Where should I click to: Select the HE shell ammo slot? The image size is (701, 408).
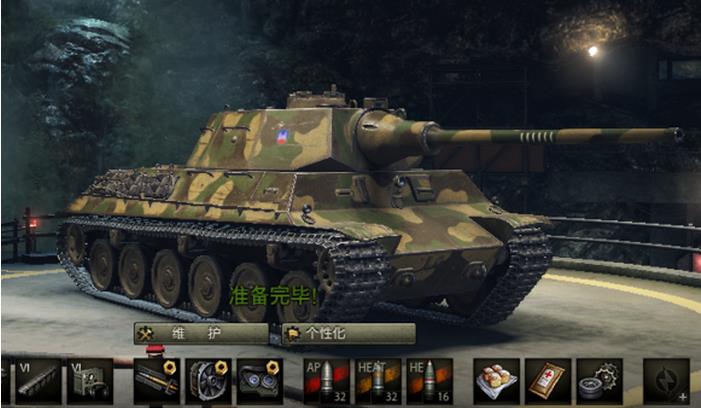(x=430, y=381)
